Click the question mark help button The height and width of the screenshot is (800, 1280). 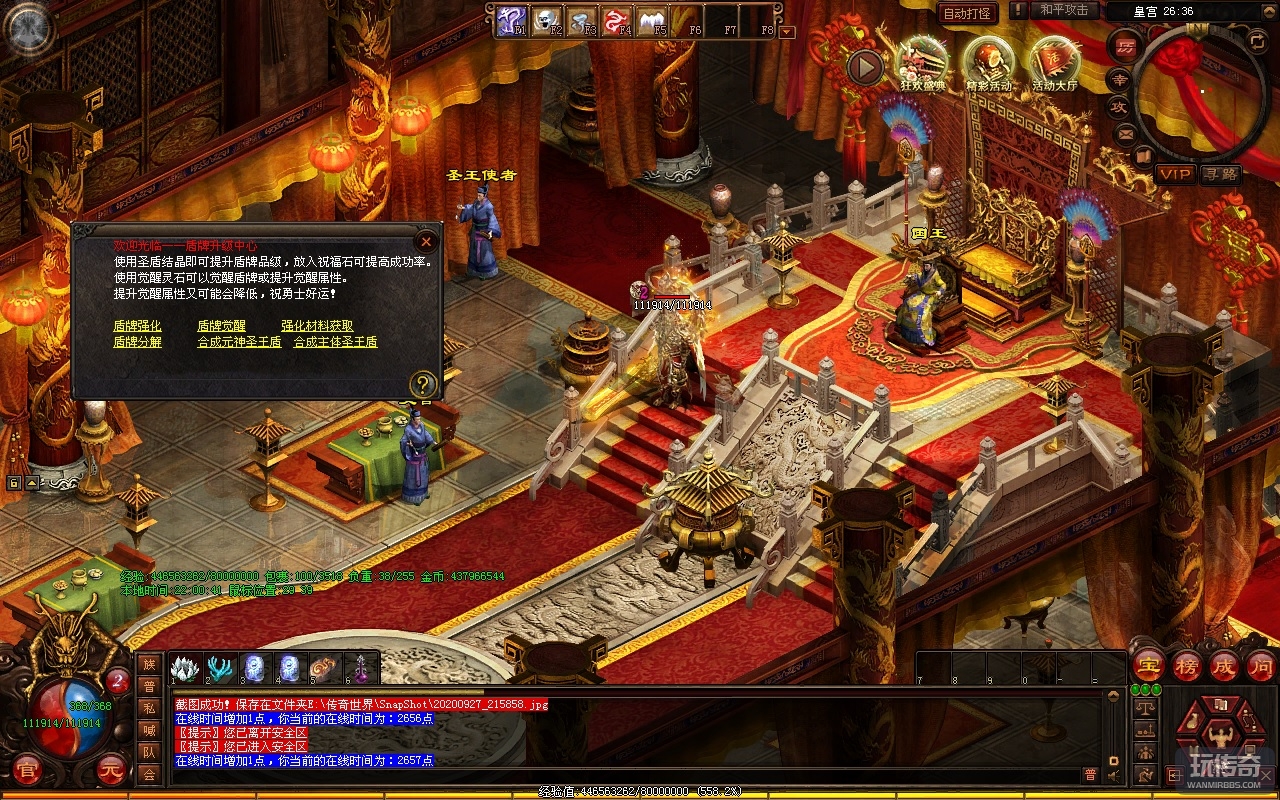424,384
